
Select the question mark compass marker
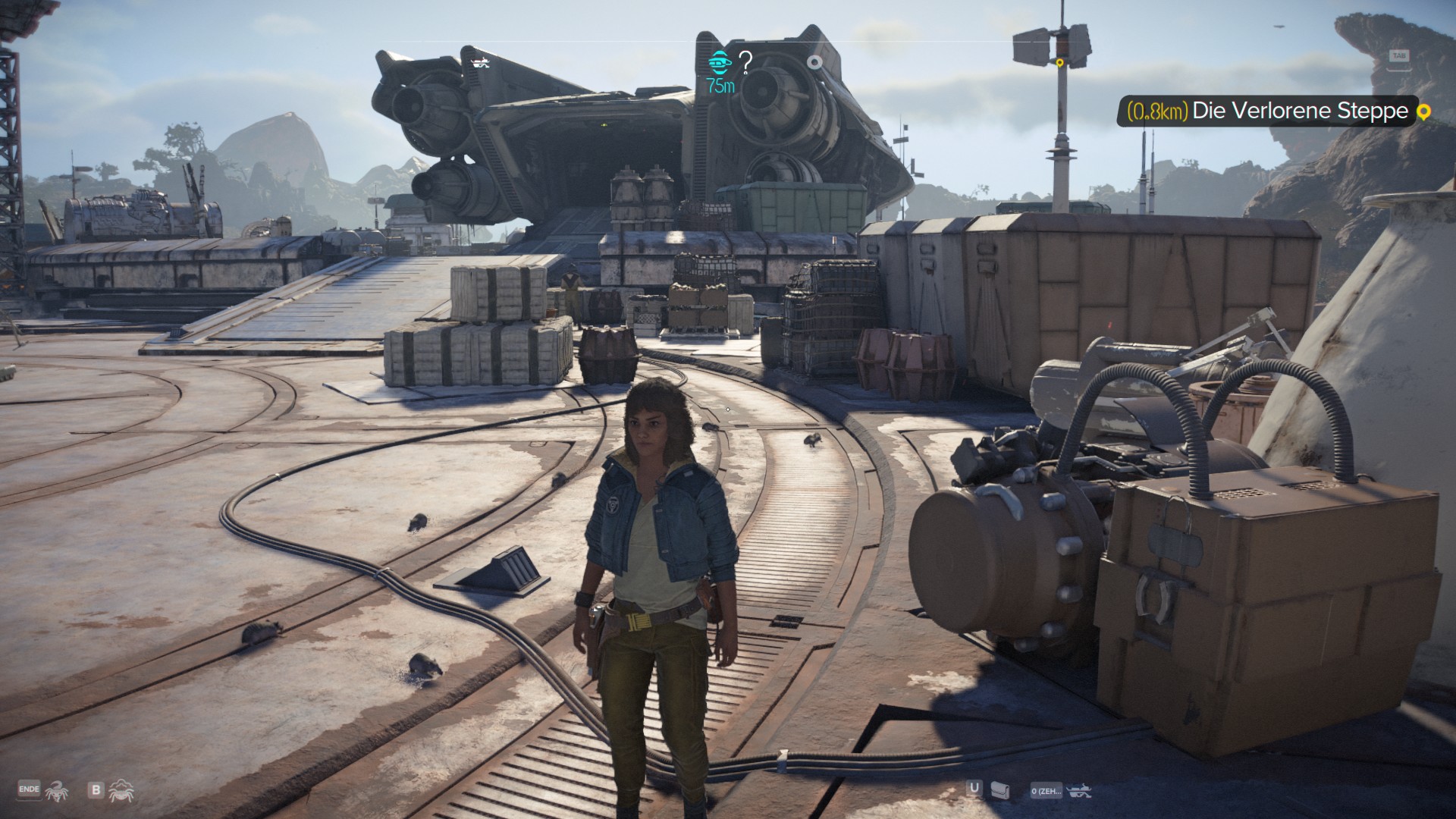pos(745,62)
